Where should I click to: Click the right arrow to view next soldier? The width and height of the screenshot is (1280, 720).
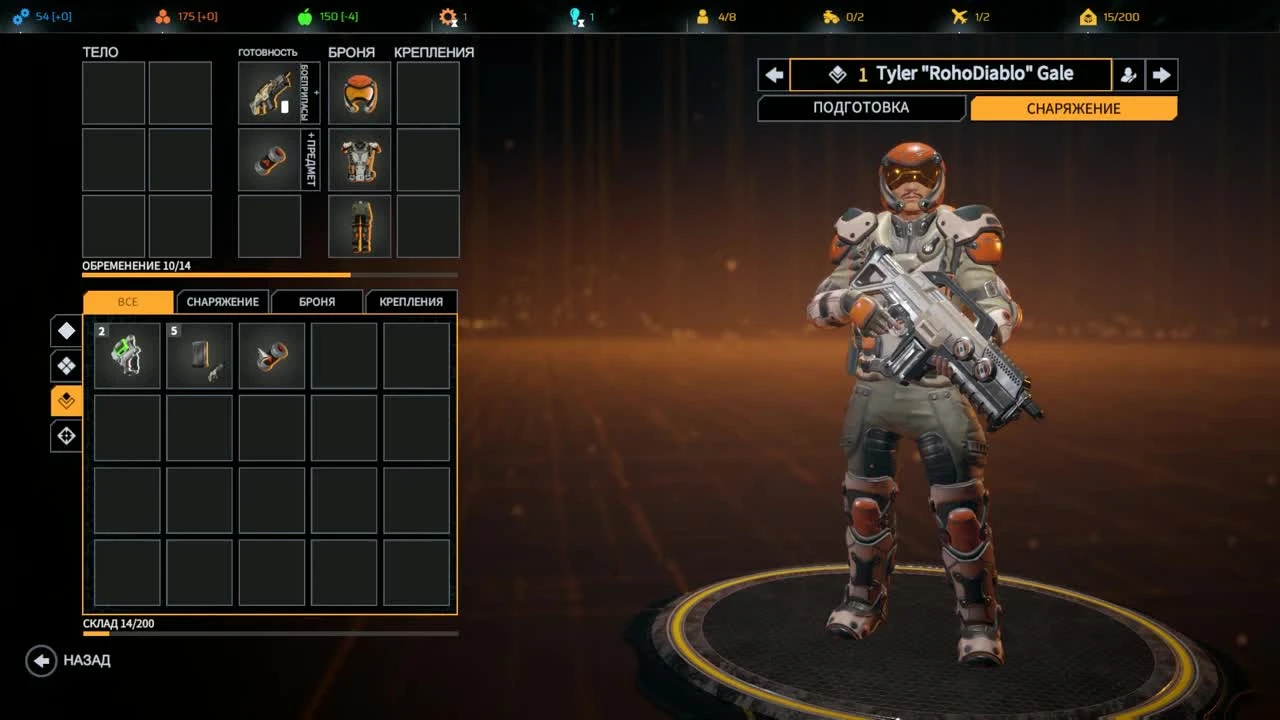[1161, 74]
